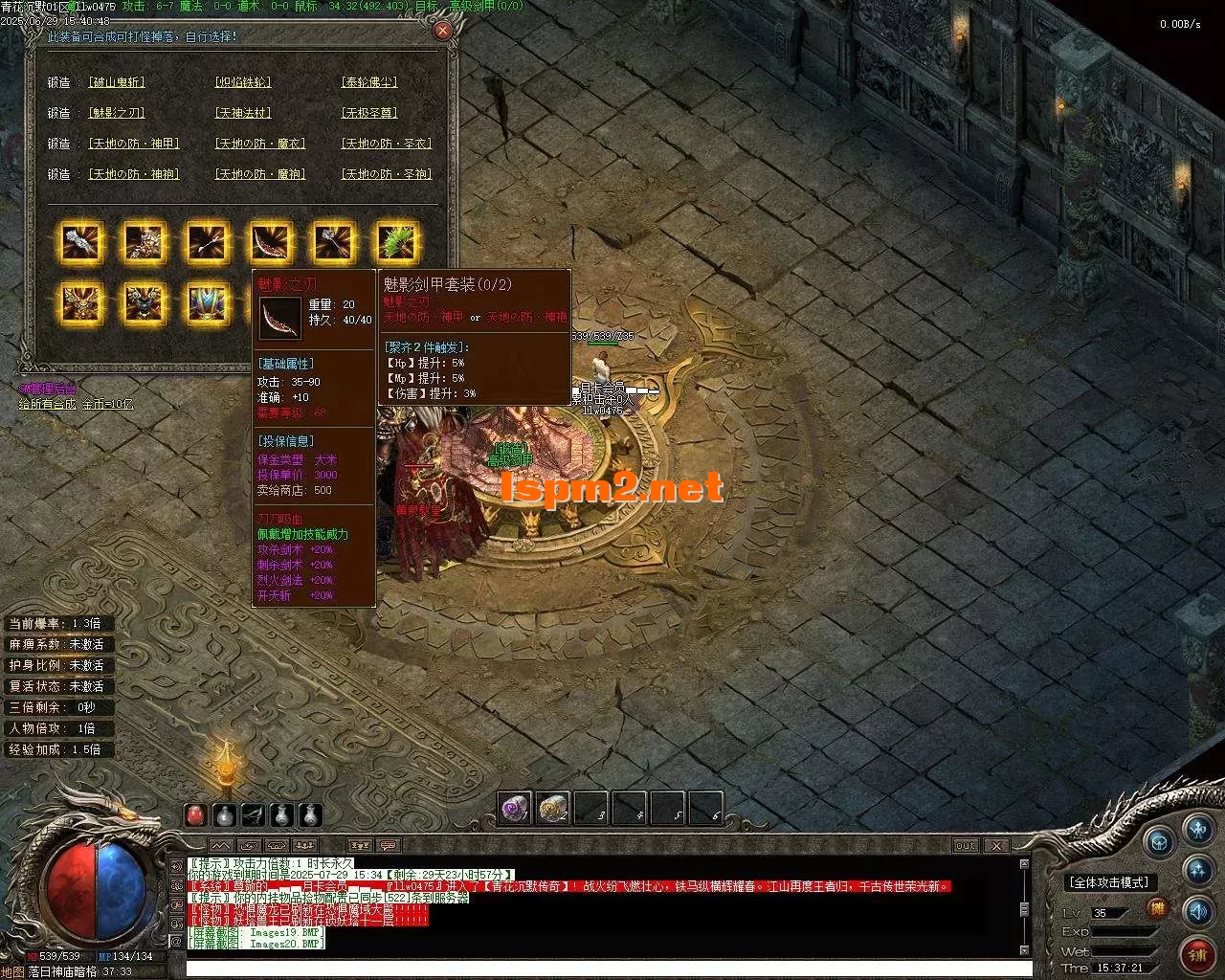Focus the chat input field

click(603, 969)
